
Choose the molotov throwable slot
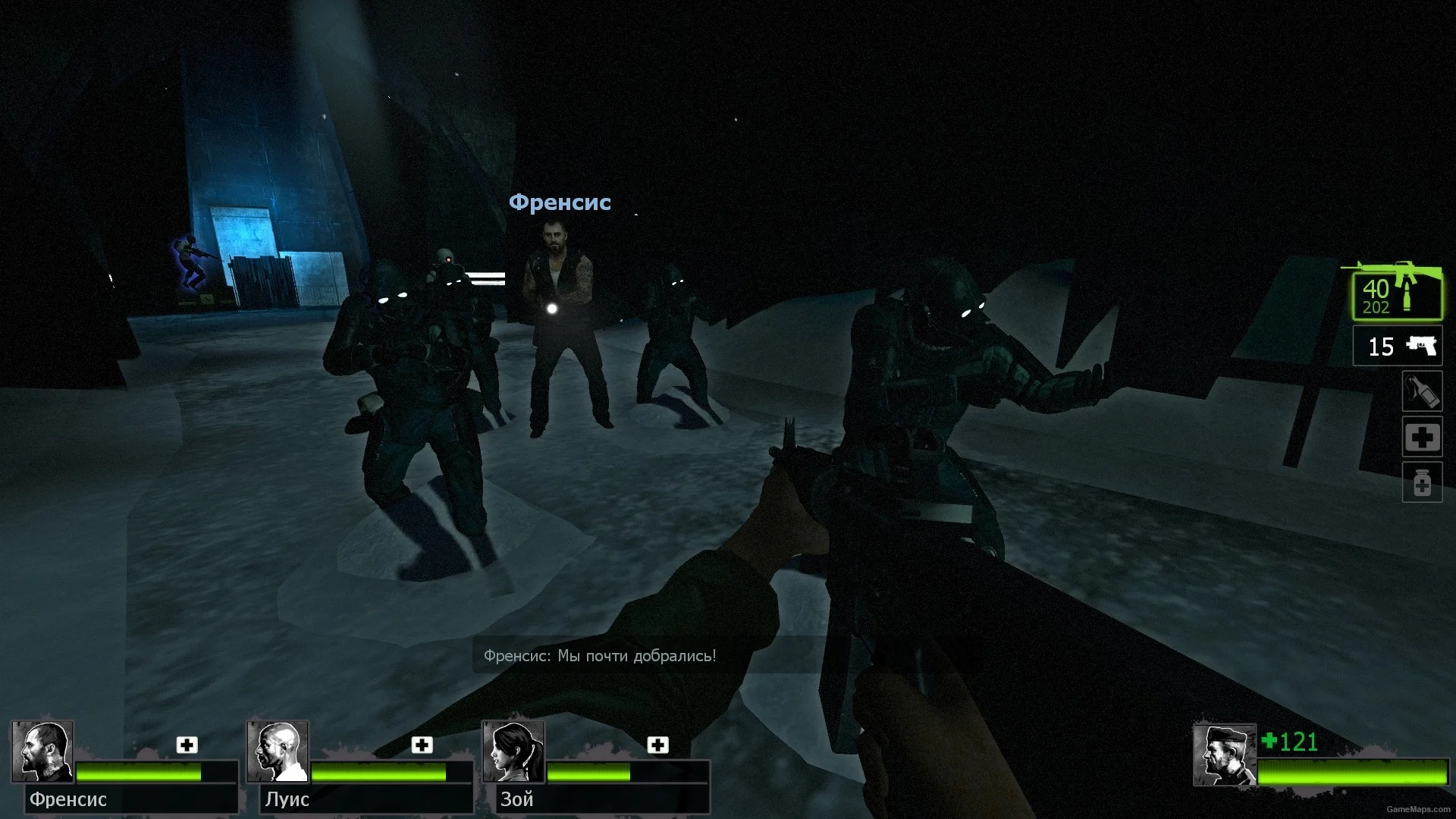1422,391
